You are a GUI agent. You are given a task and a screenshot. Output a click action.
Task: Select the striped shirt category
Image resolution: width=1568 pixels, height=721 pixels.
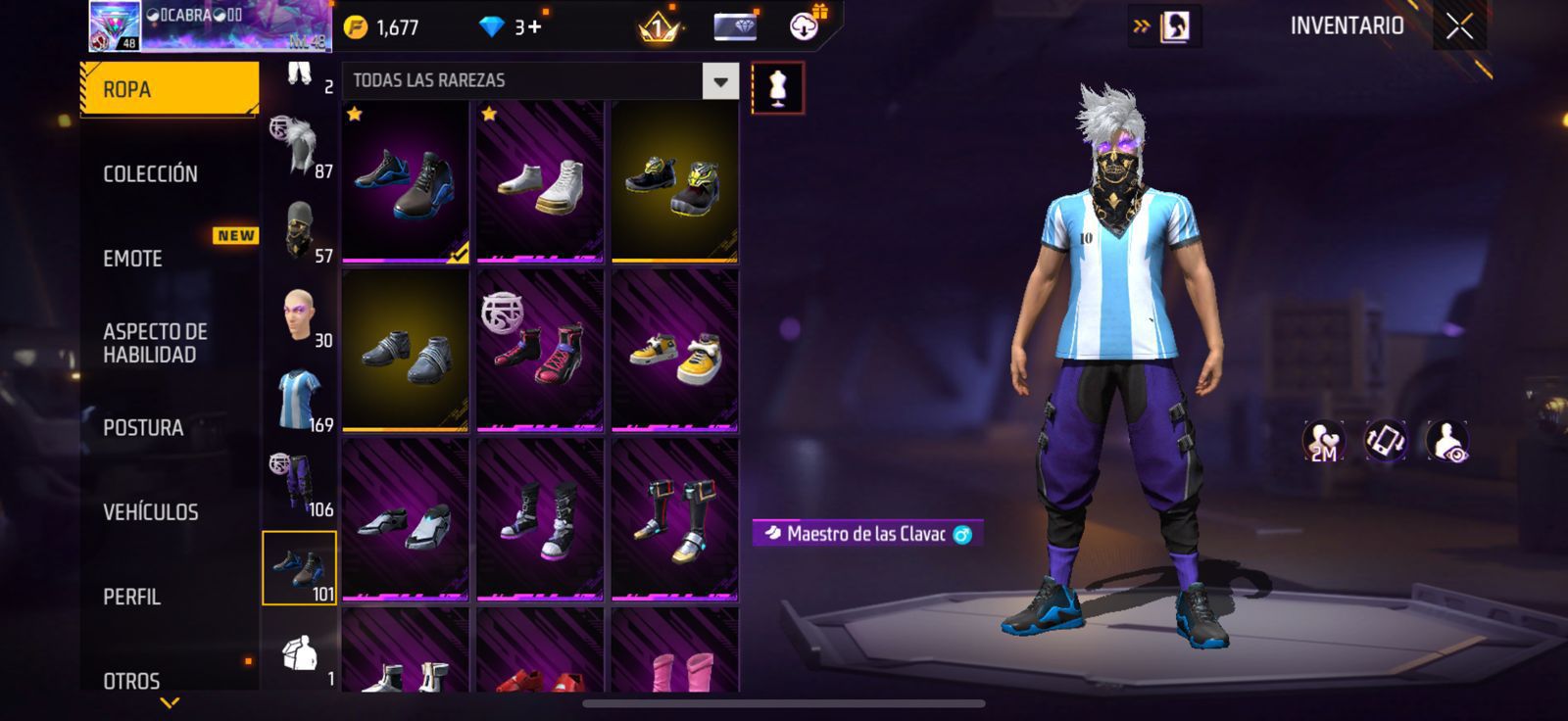coord(300,400)
